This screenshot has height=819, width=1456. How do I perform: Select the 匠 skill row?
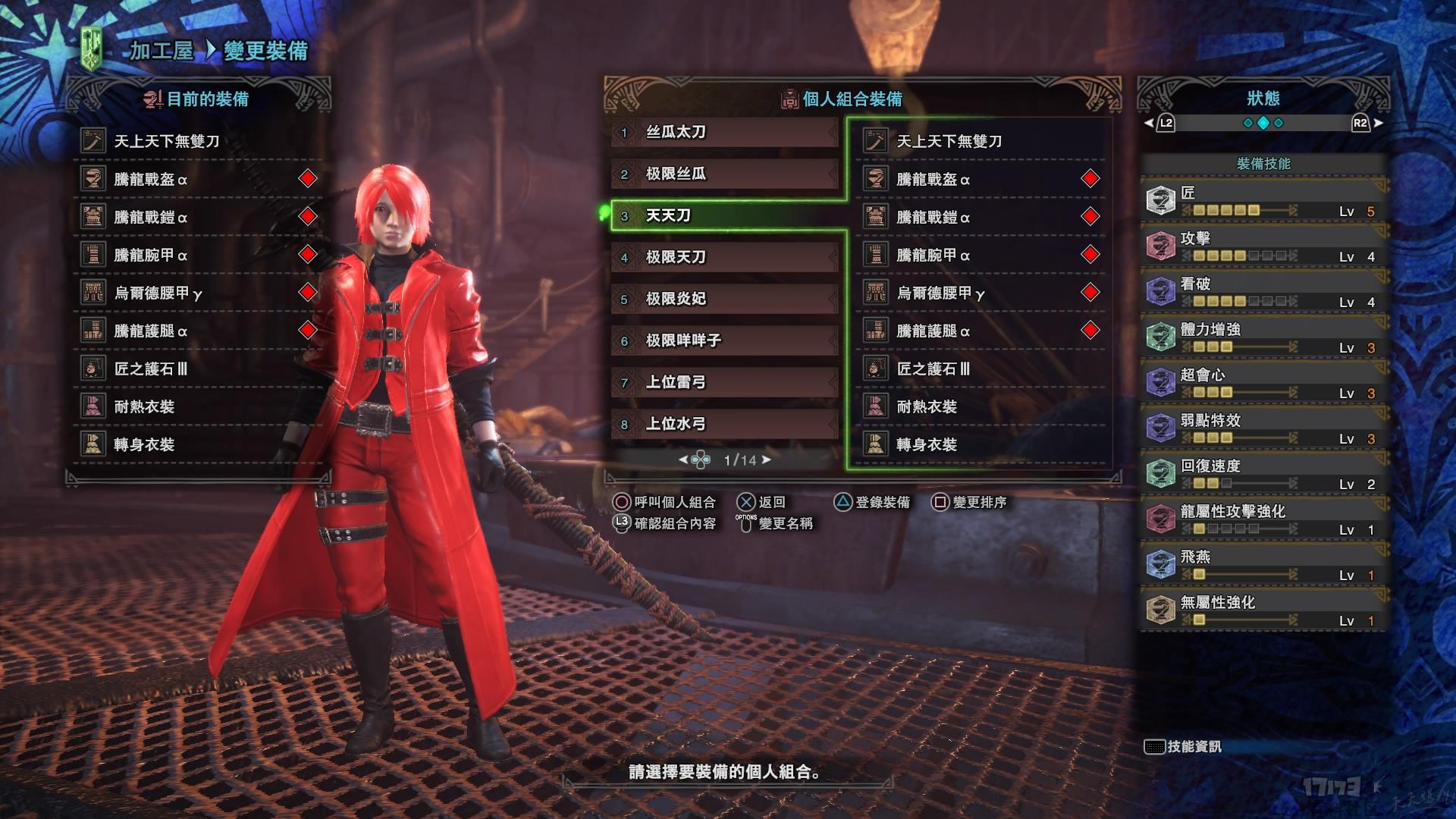tap(1263, 201)
